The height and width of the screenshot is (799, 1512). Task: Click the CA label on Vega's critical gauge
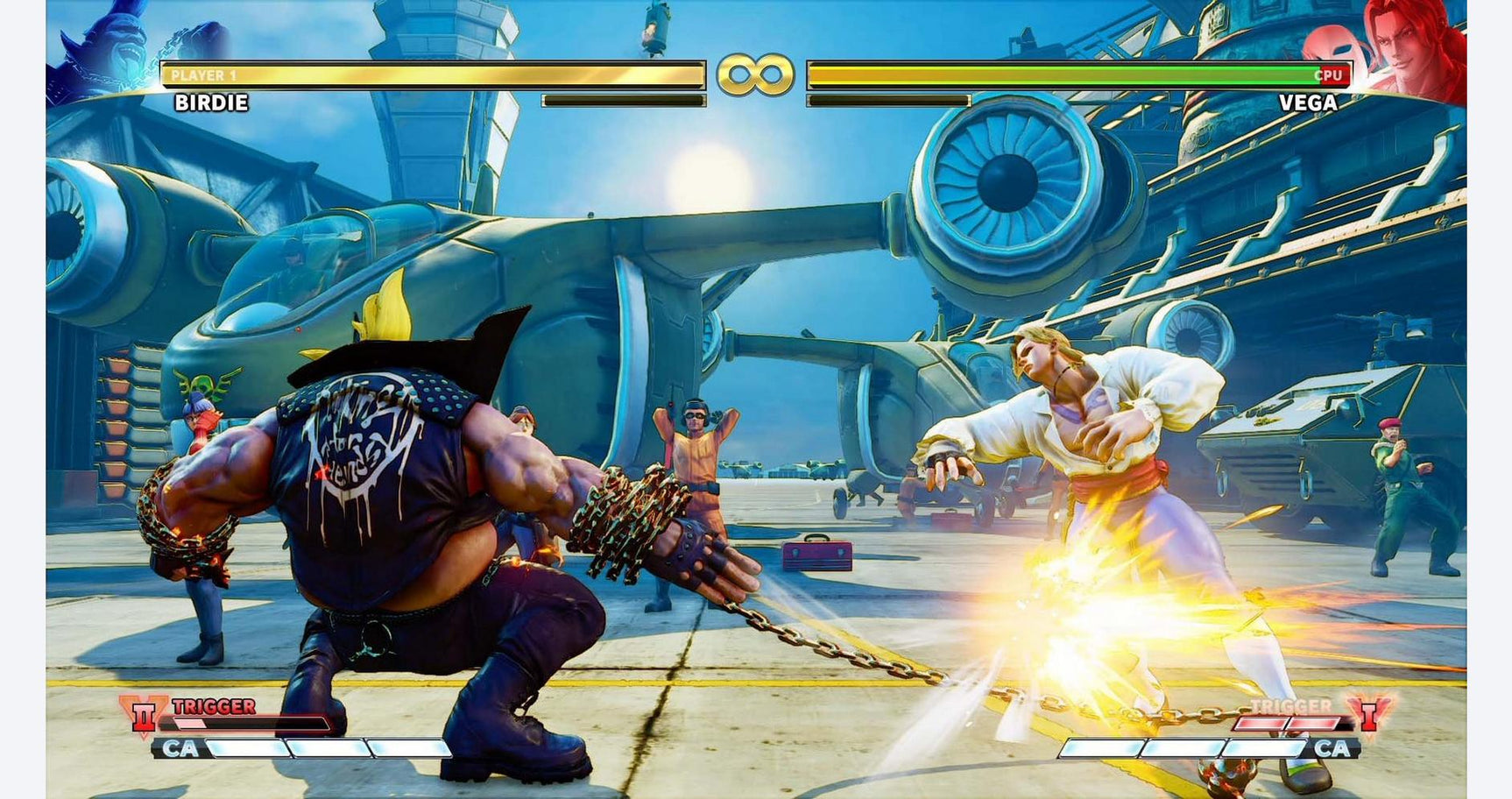[x=1332, y=747]
